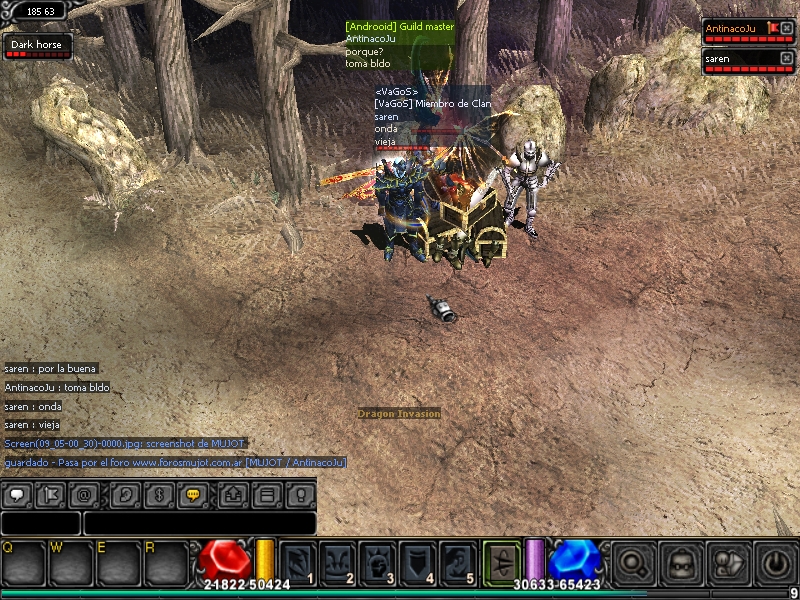The image size is (800, 600).
Task: Click the power system menu button
Action: click(775, 564)
